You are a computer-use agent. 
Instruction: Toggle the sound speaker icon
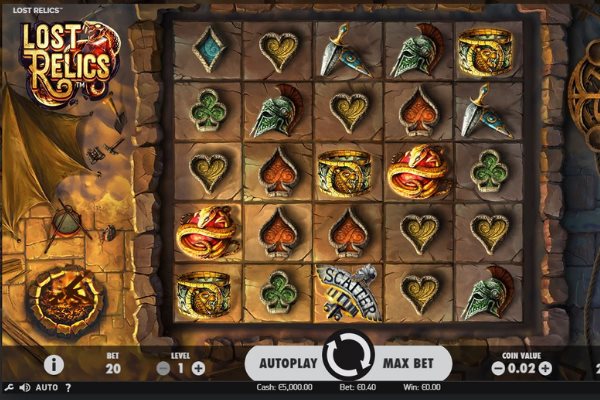(24, 387)
